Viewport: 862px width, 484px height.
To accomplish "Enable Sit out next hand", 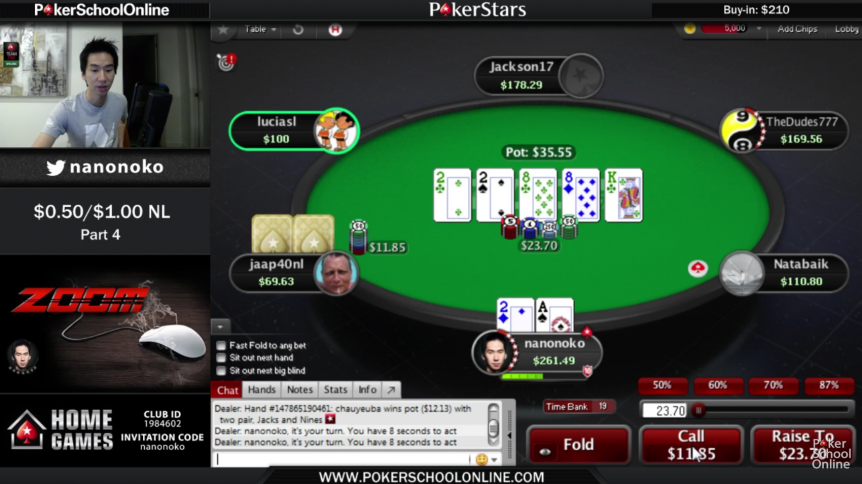I will 221,357.
